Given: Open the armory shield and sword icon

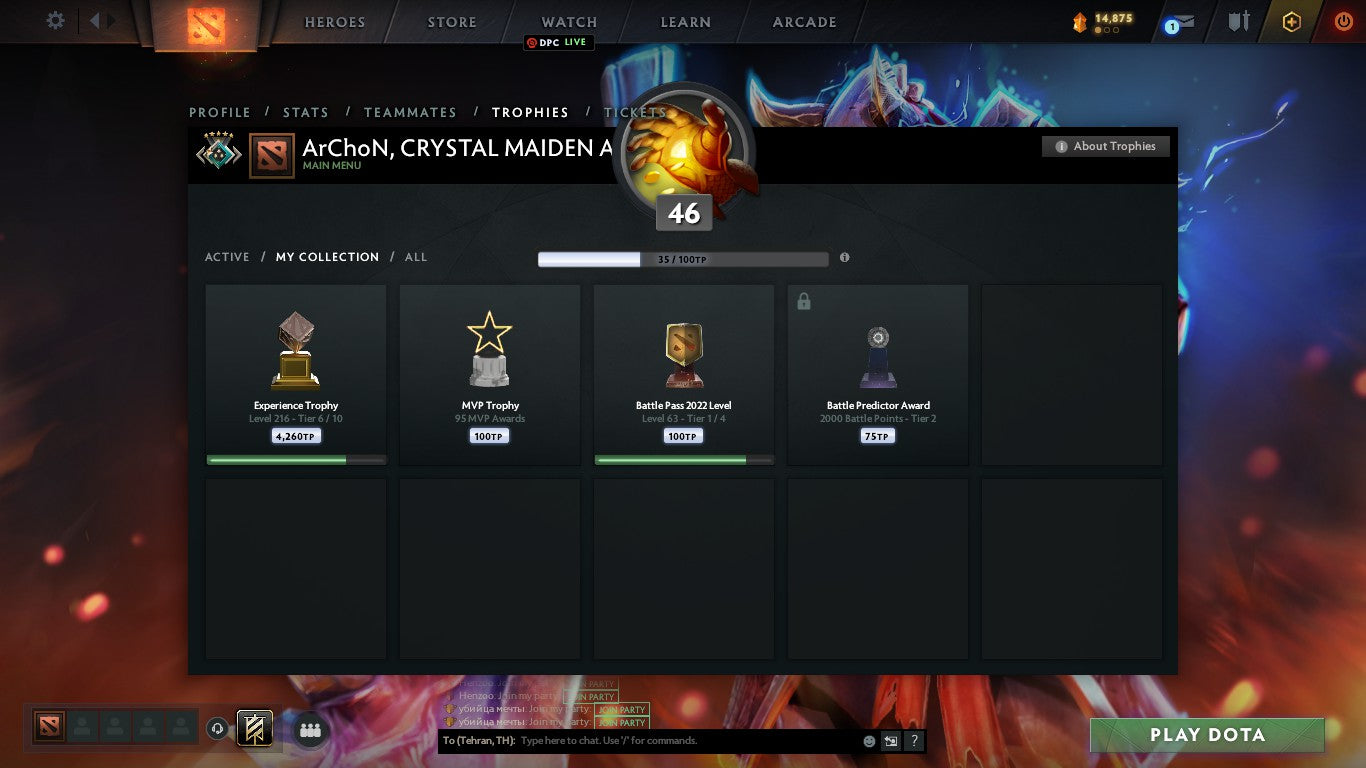Looking at the screenshot, I should tap(1237, 21).
